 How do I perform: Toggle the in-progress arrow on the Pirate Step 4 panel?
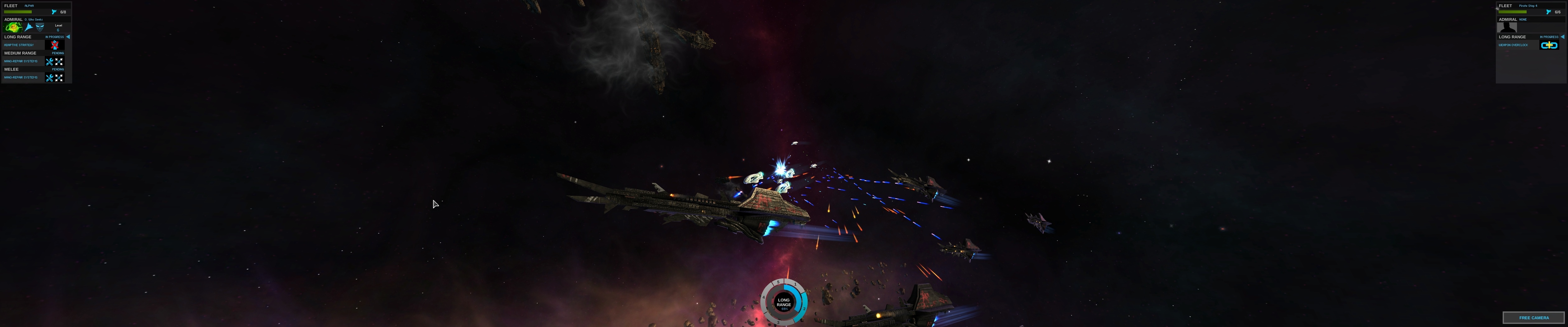pos(1562,36)
